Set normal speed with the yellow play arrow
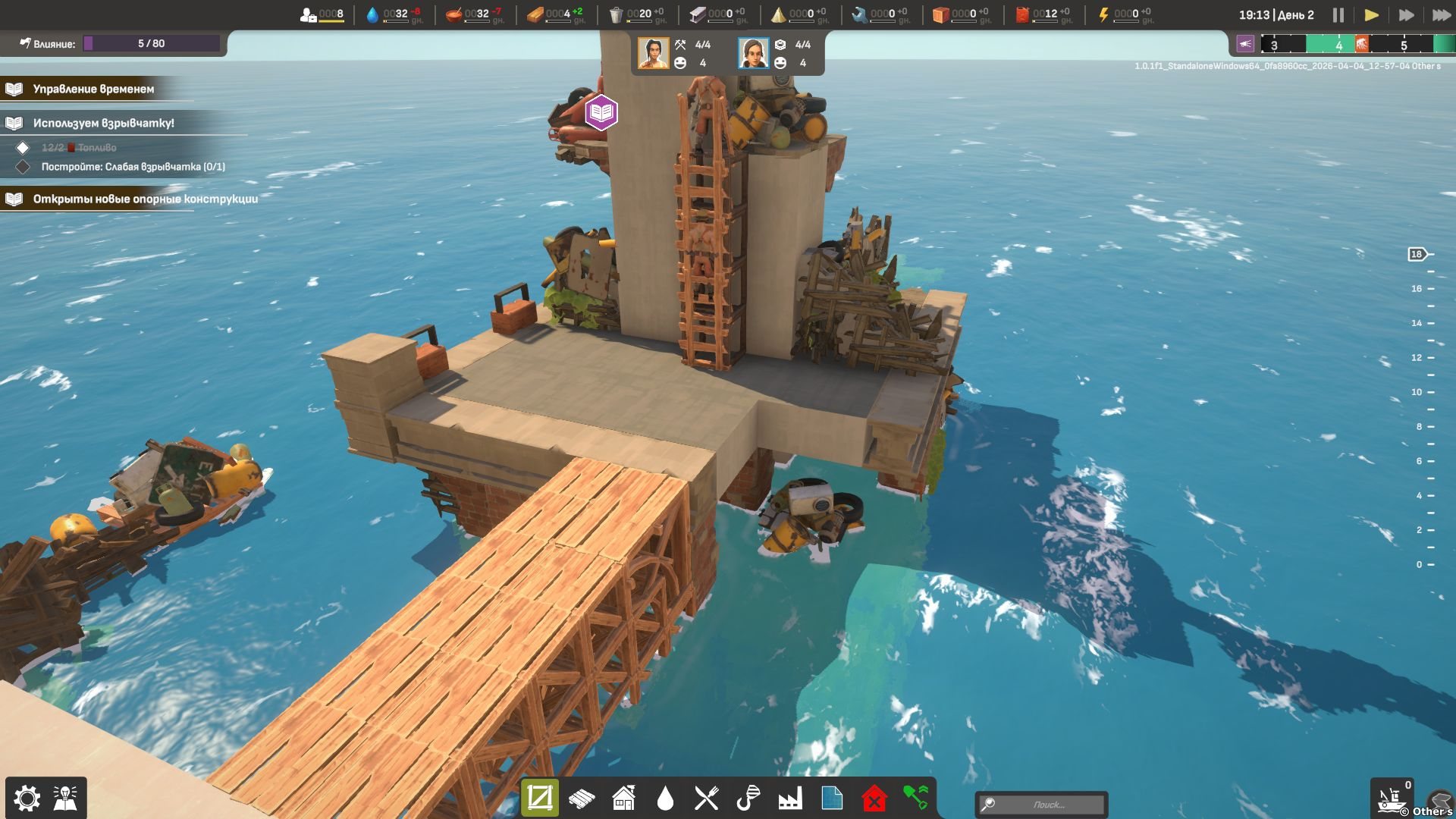The height and width of the screenshot is (819, 1456). 1371,15
